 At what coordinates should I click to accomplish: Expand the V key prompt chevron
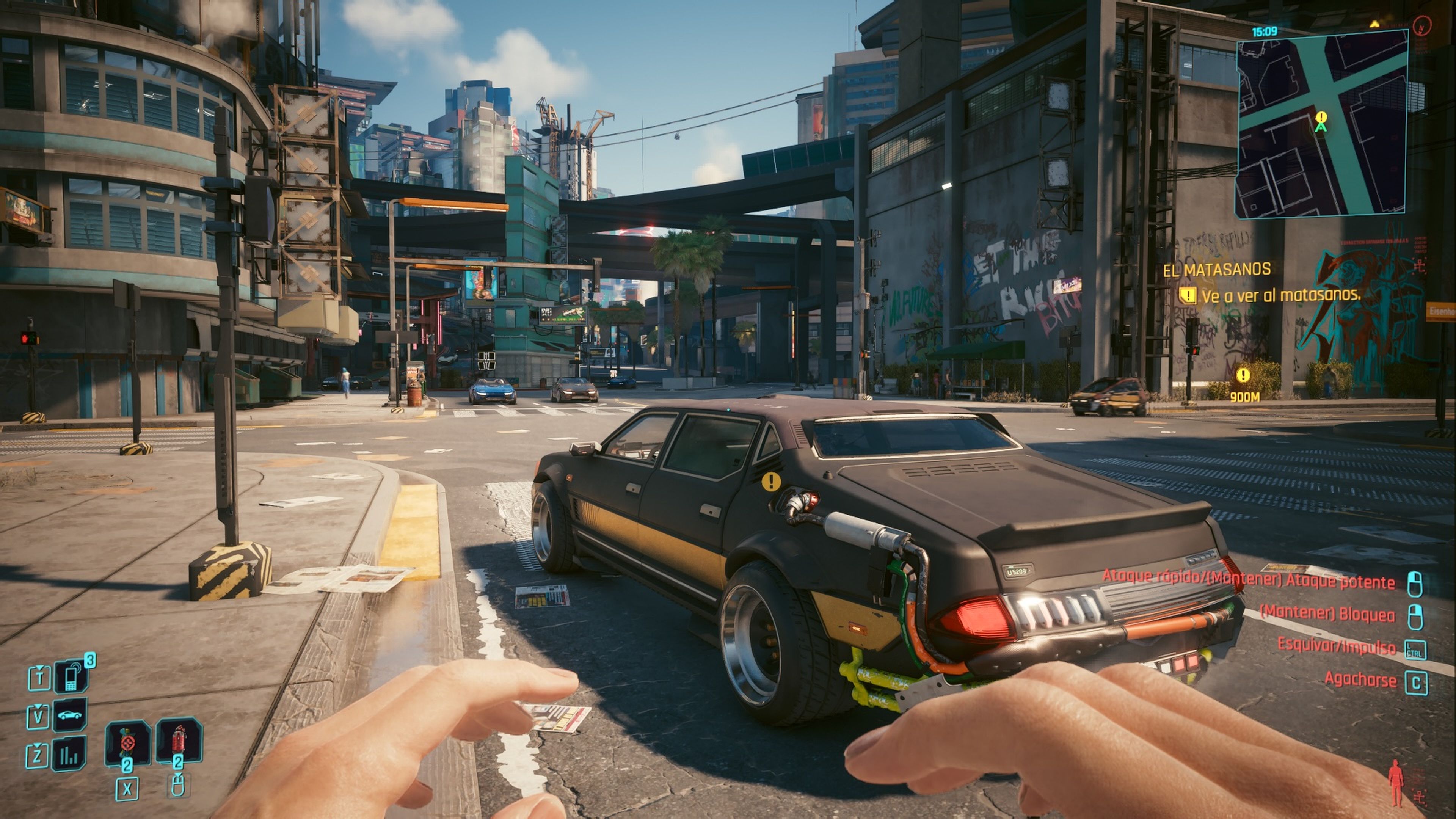38,706
